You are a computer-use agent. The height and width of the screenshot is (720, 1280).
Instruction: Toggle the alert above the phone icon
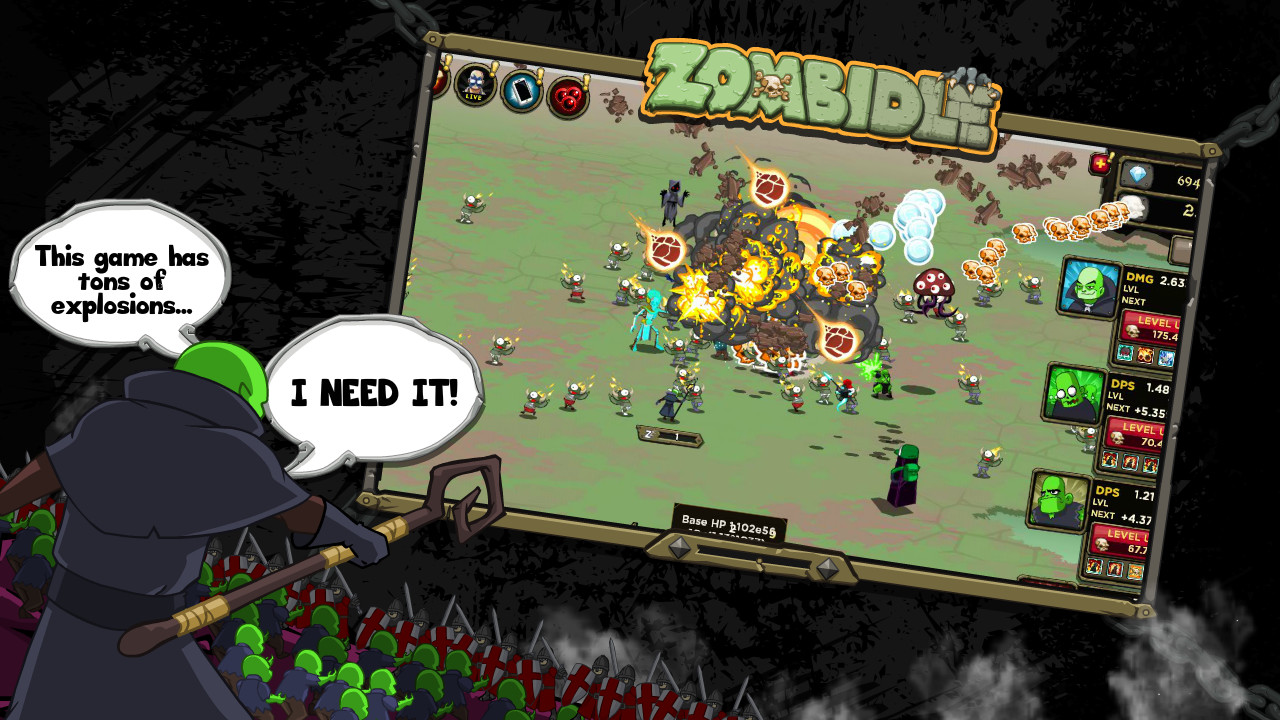click(x=541, y=76)
